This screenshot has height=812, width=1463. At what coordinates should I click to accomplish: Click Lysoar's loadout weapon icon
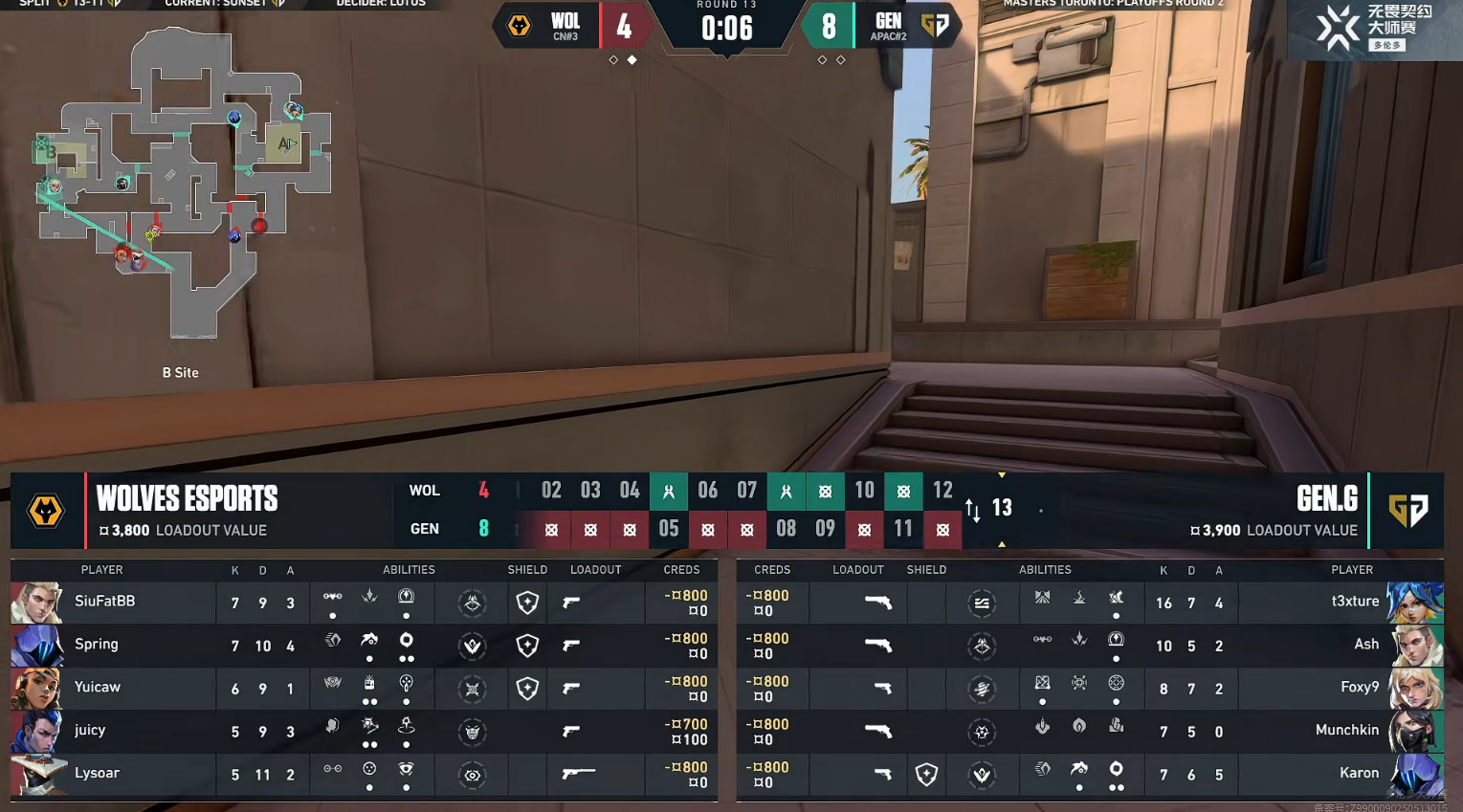[x=578, y=774]
